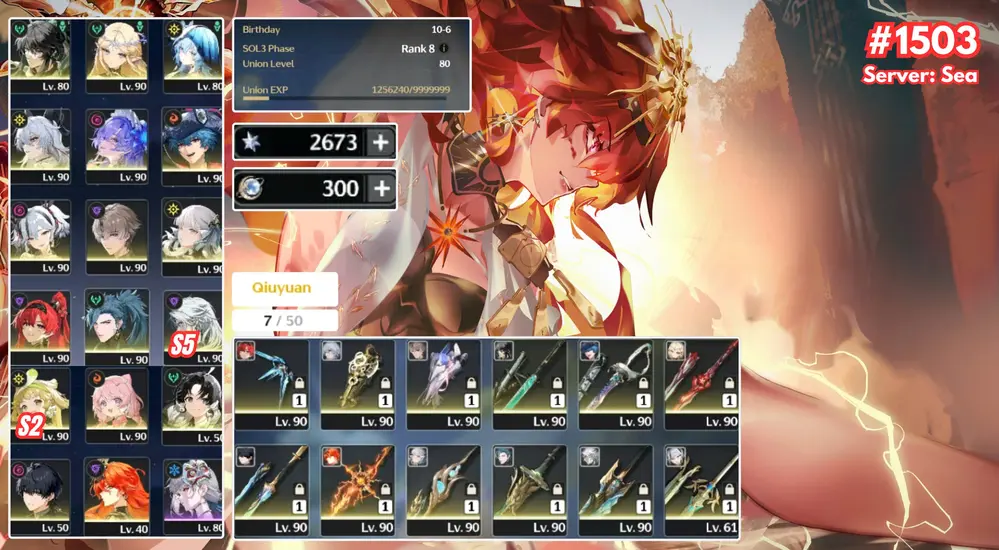
Task: Choose the blonde crowned character portrait
Action: click(x=119, y=50)
